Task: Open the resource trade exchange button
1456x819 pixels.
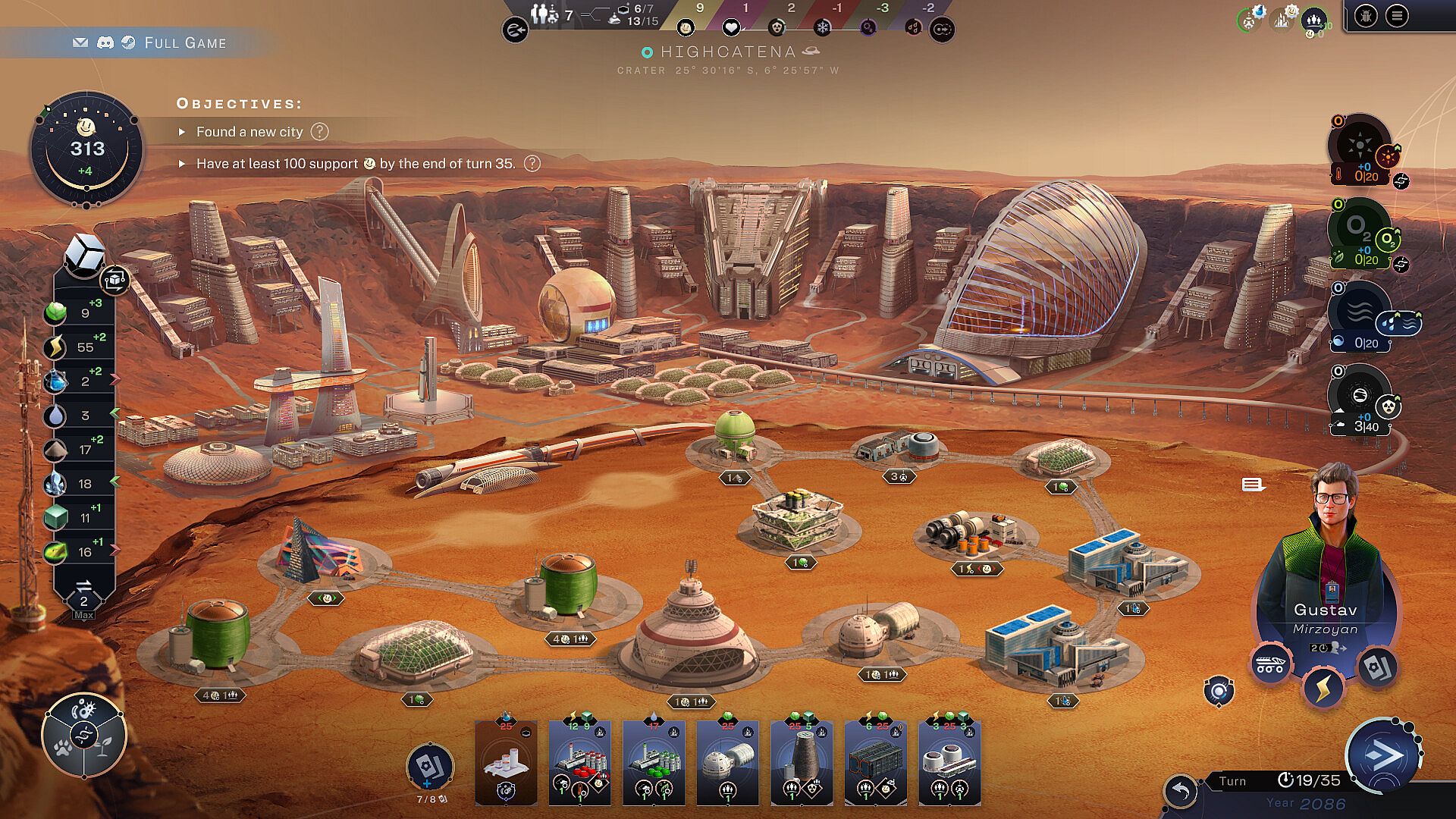Action: [x=83, y=590]
